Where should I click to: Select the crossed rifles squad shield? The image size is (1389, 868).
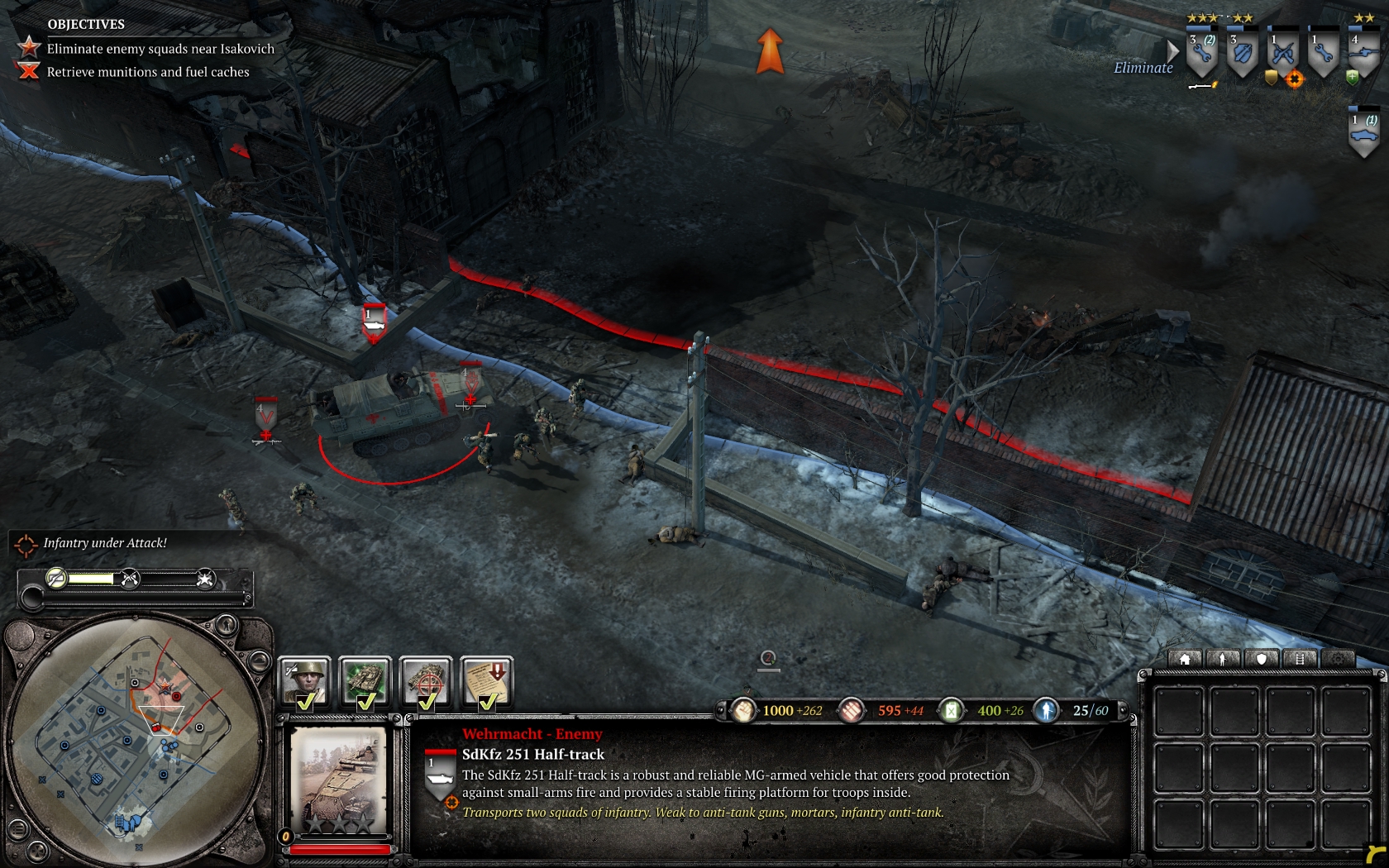[1282, 54]
